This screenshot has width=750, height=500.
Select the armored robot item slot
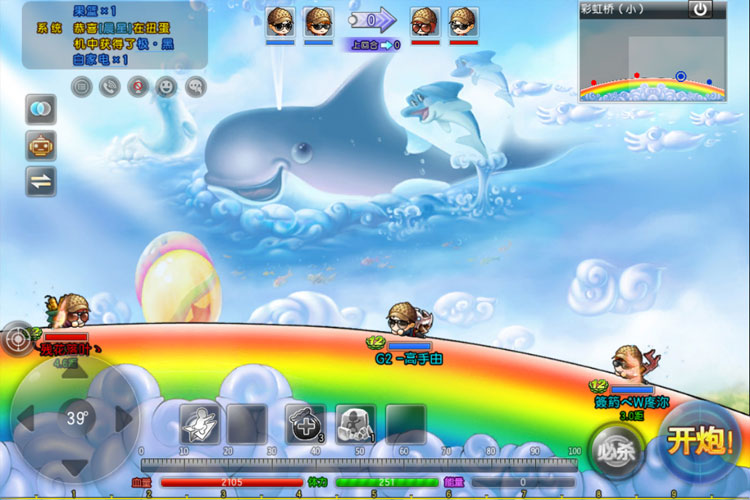coord(355,423)
